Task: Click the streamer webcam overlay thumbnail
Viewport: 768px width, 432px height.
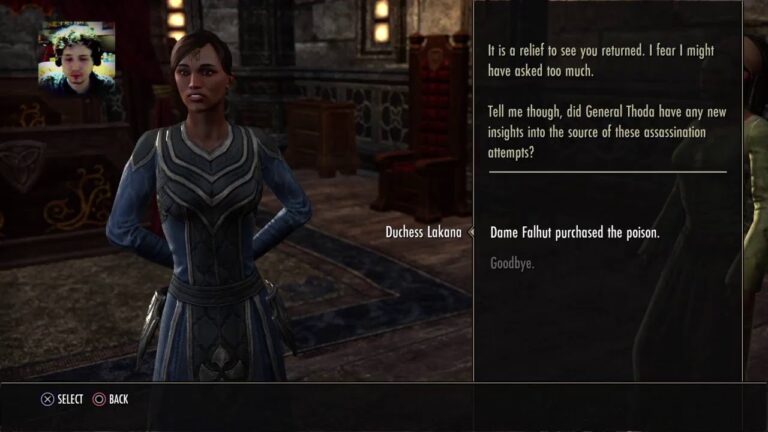Action: 76,62
